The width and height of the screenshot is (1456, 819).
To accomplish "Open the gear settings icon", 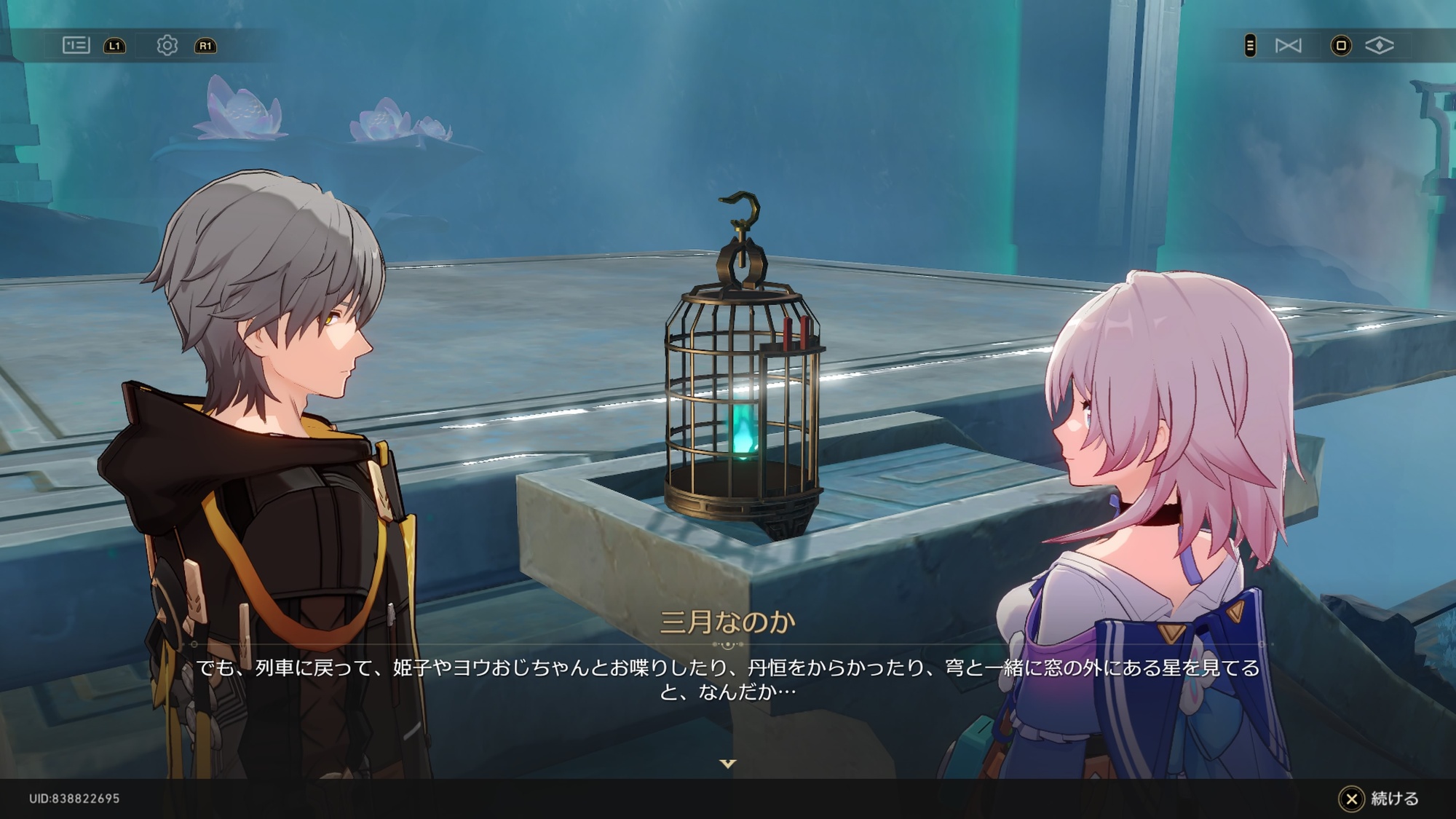I will 167,46.
